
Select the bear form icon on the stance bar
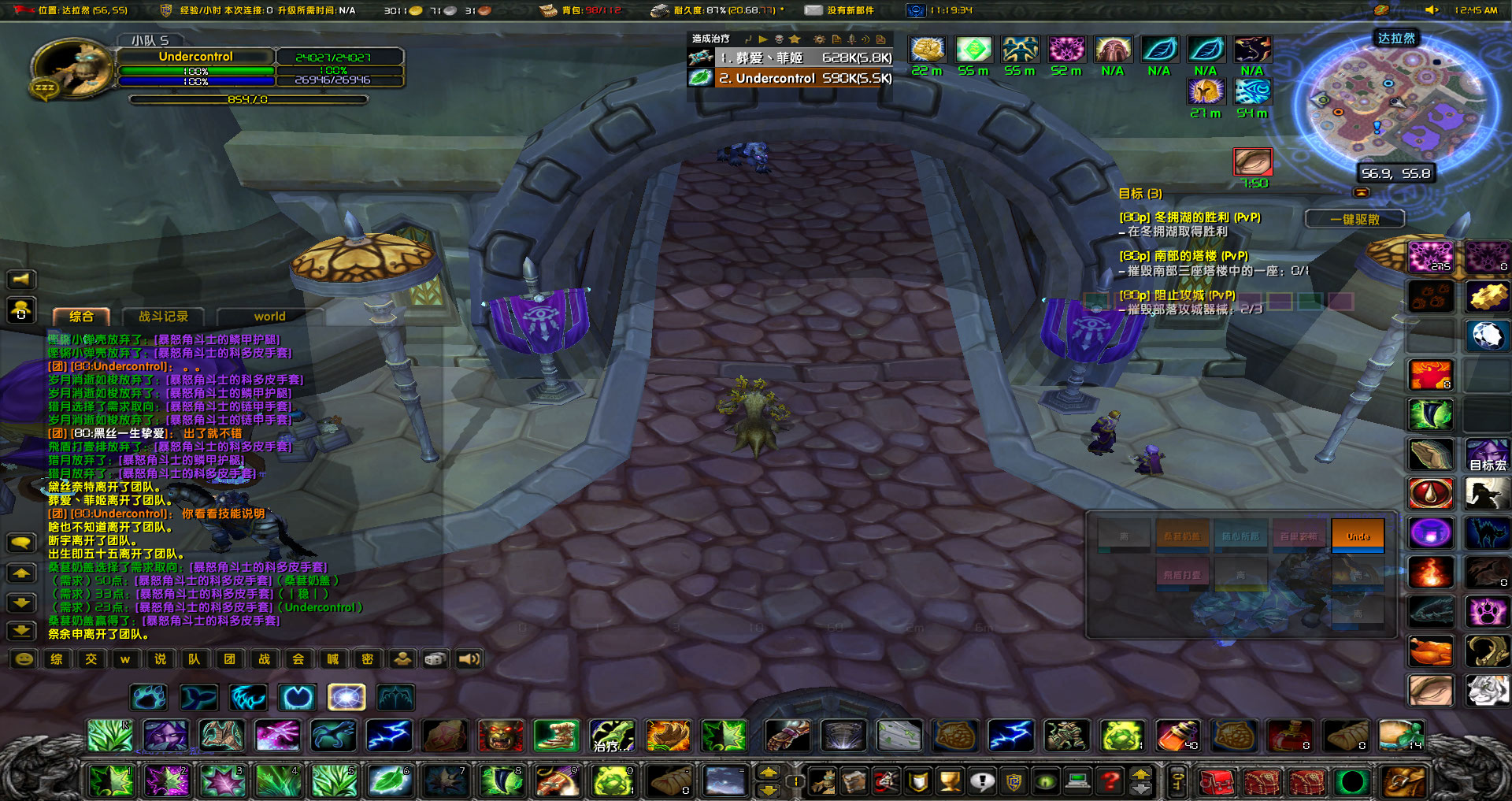pyautogui.click(x=148, y=696)
